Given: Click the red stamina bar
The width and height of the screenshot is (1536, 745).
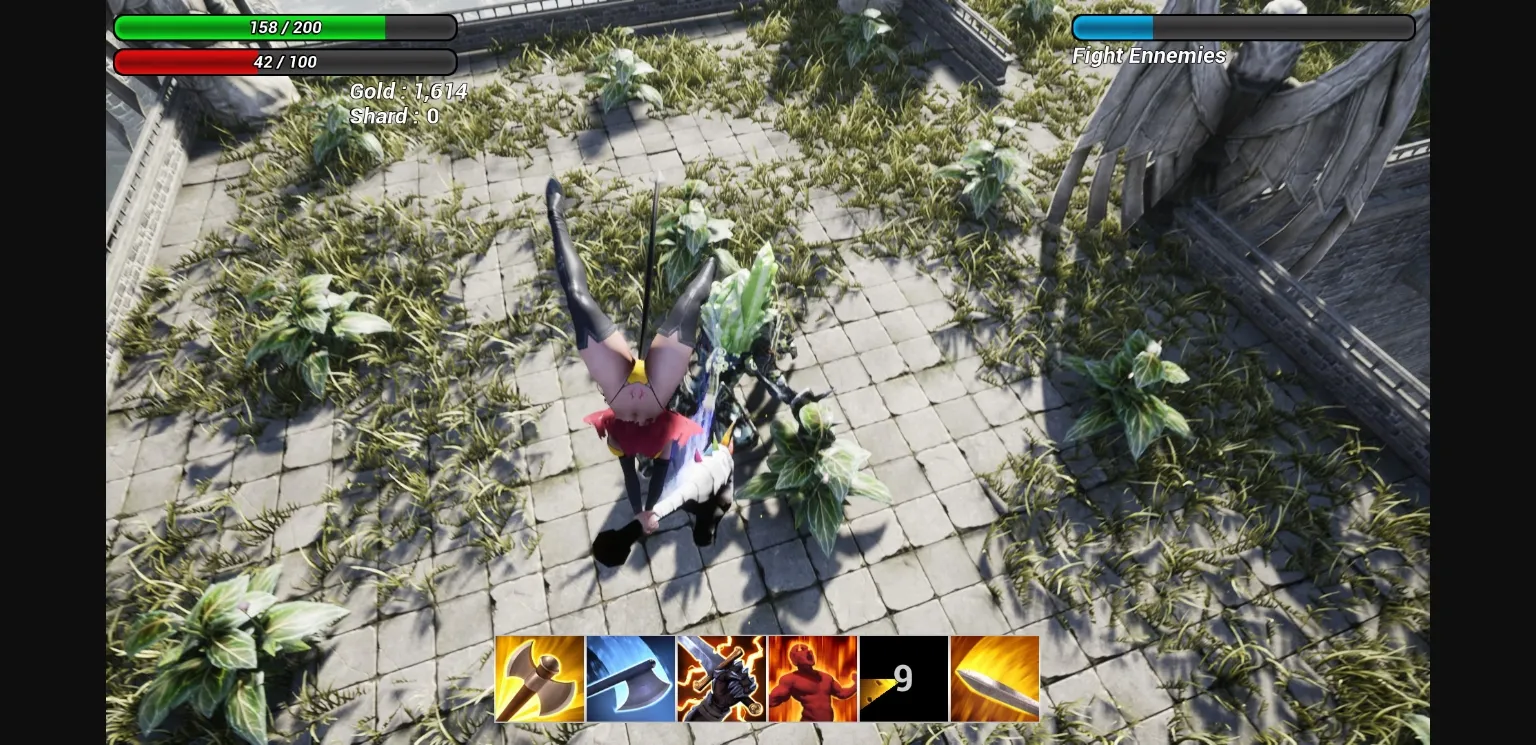Looking at the screenshot, I should coord(286,62).
